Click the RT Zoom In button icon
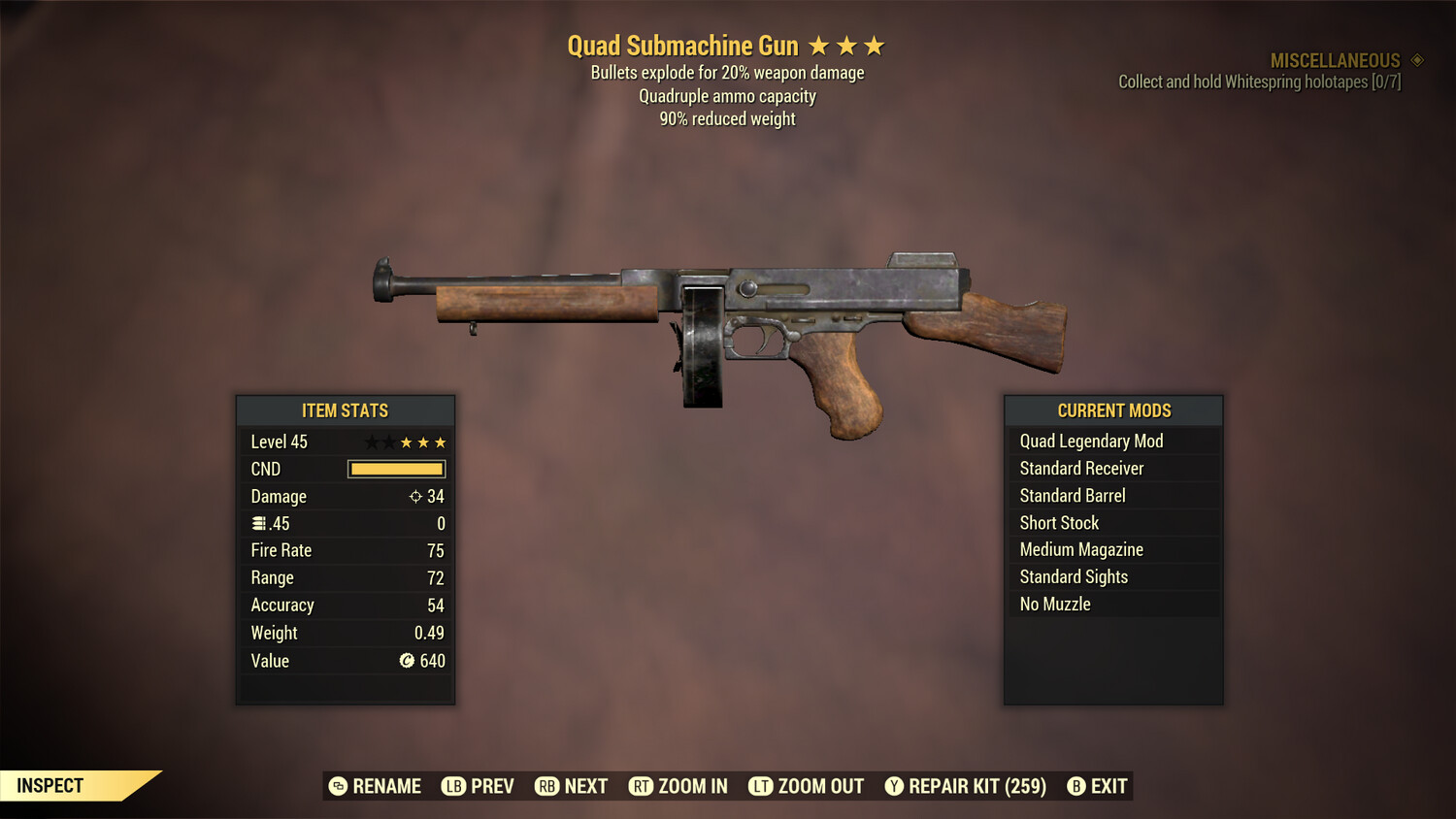 [x=641, y=786]
